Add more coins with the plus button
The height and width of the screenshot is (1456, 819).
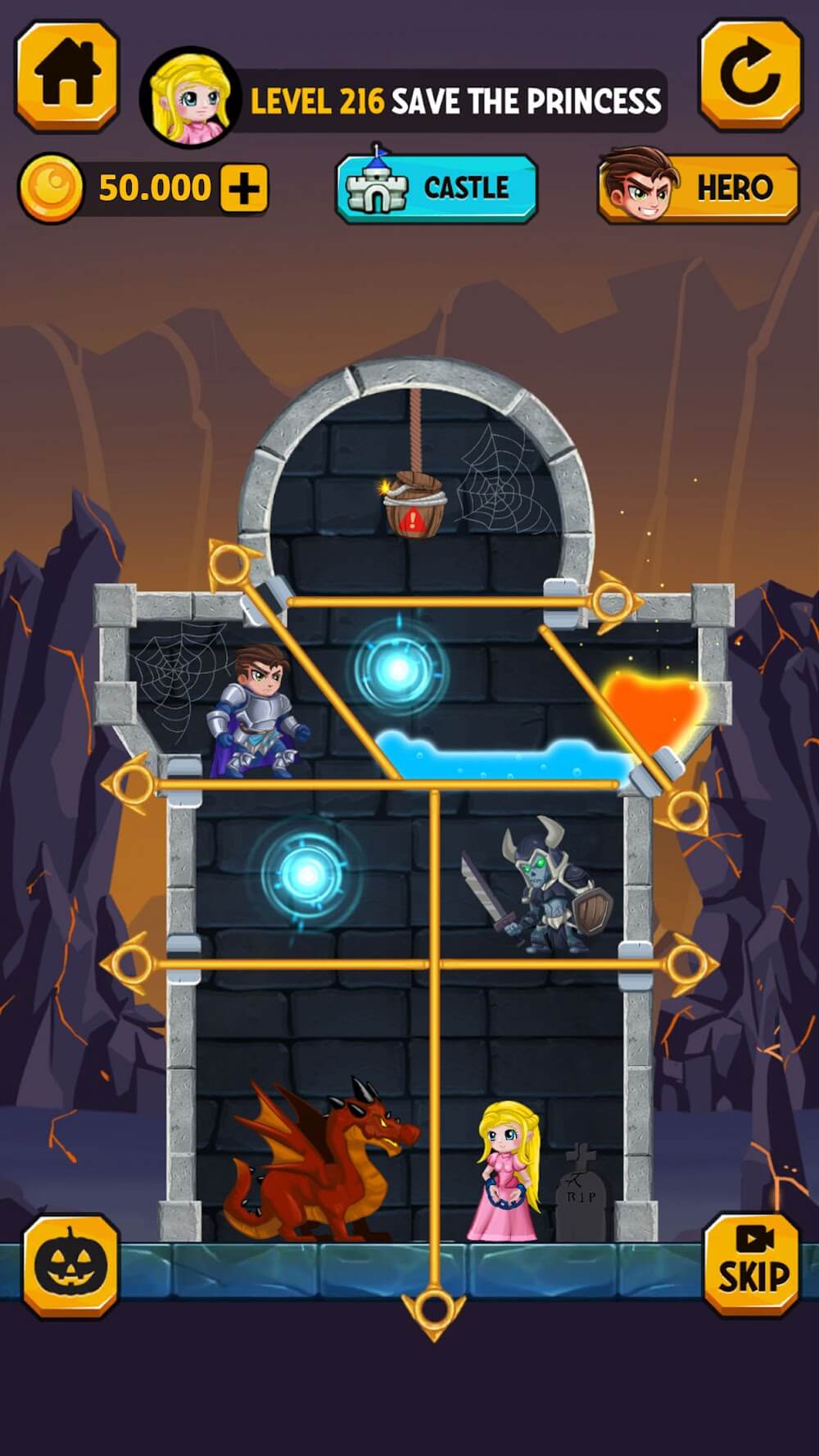(x=244, y=188)
